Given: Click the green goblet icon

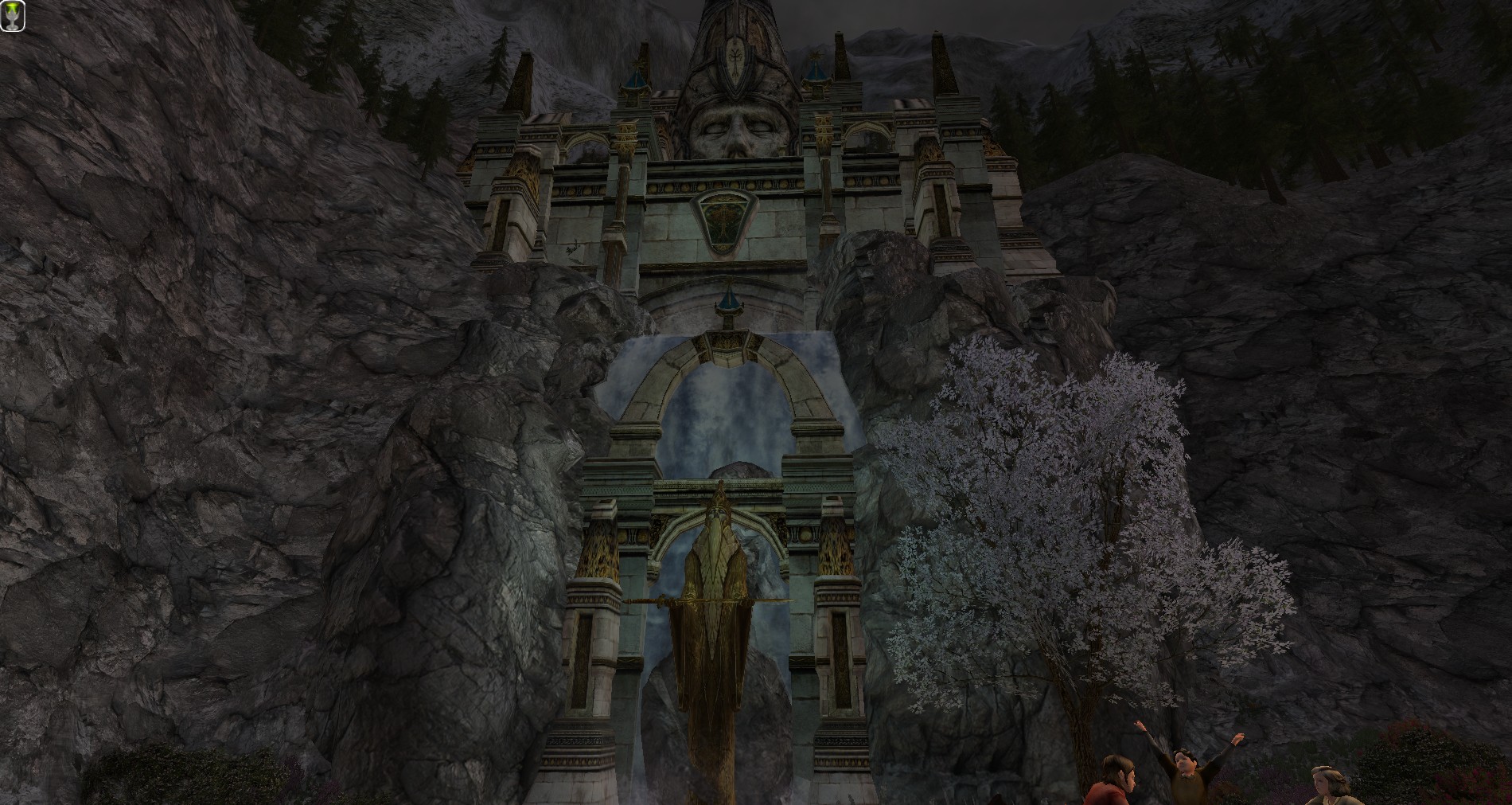Looking at the screenshot, I should [13, 16].
